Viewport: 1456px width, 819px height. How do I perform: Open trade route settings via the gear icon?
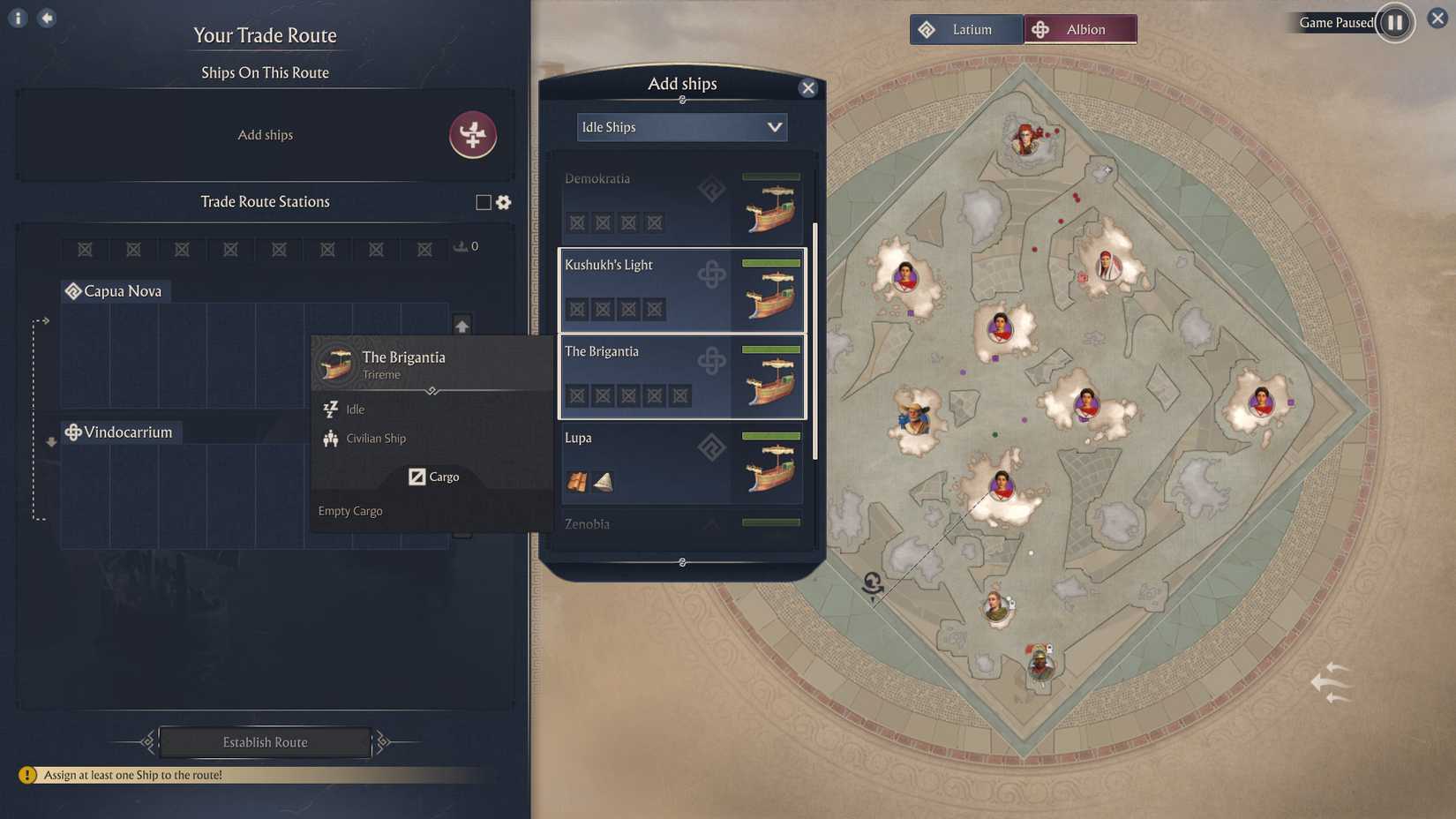coord(503,202)
